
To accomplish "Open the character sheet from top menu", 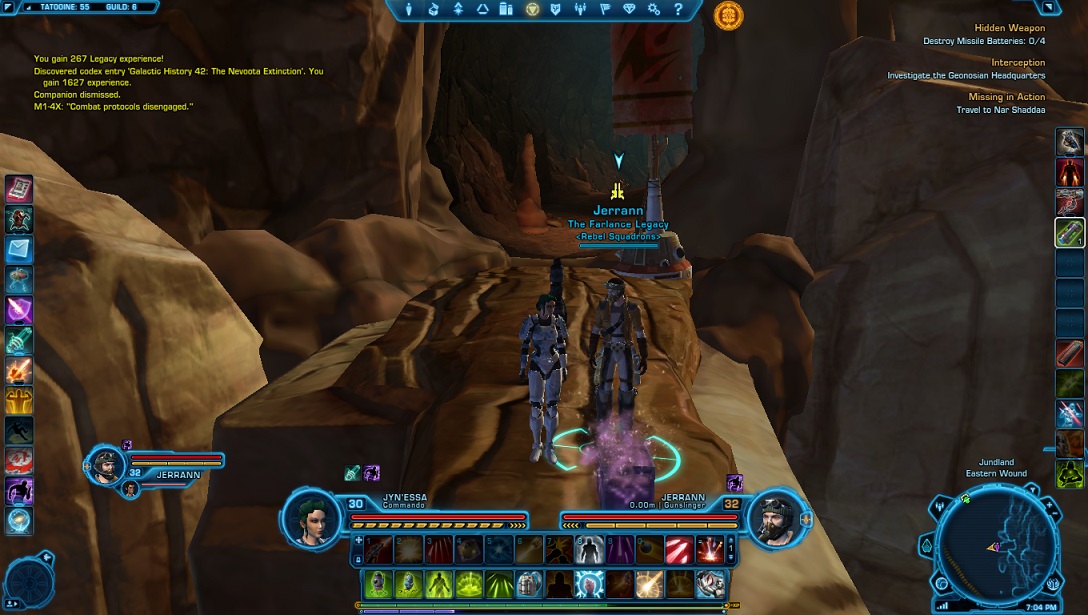I will point(409,9).
